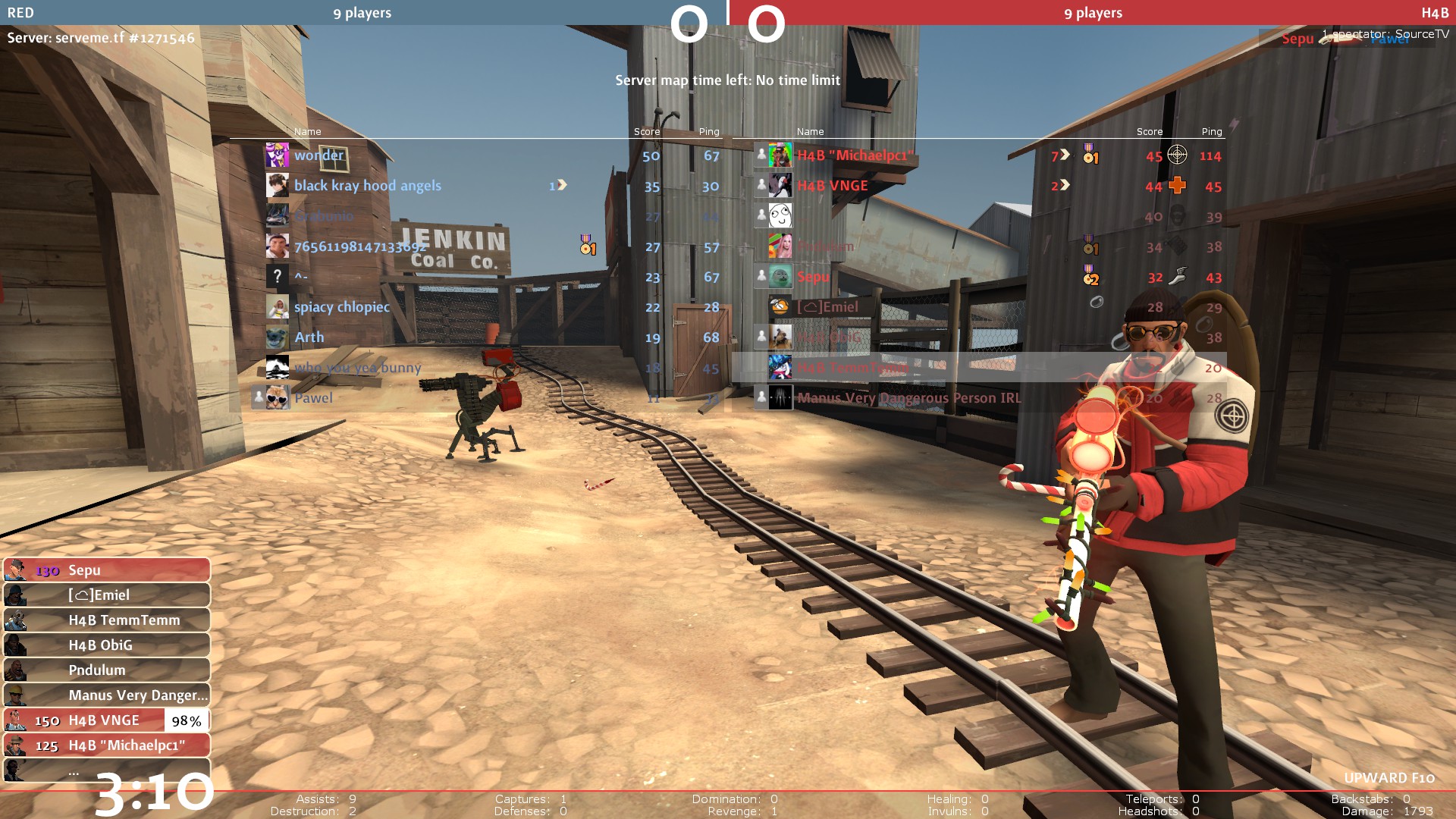Select H4B "Michaelpc1" scoreboard row
This screenshot has height=819, width=1456.
click(x=855, y=155)
